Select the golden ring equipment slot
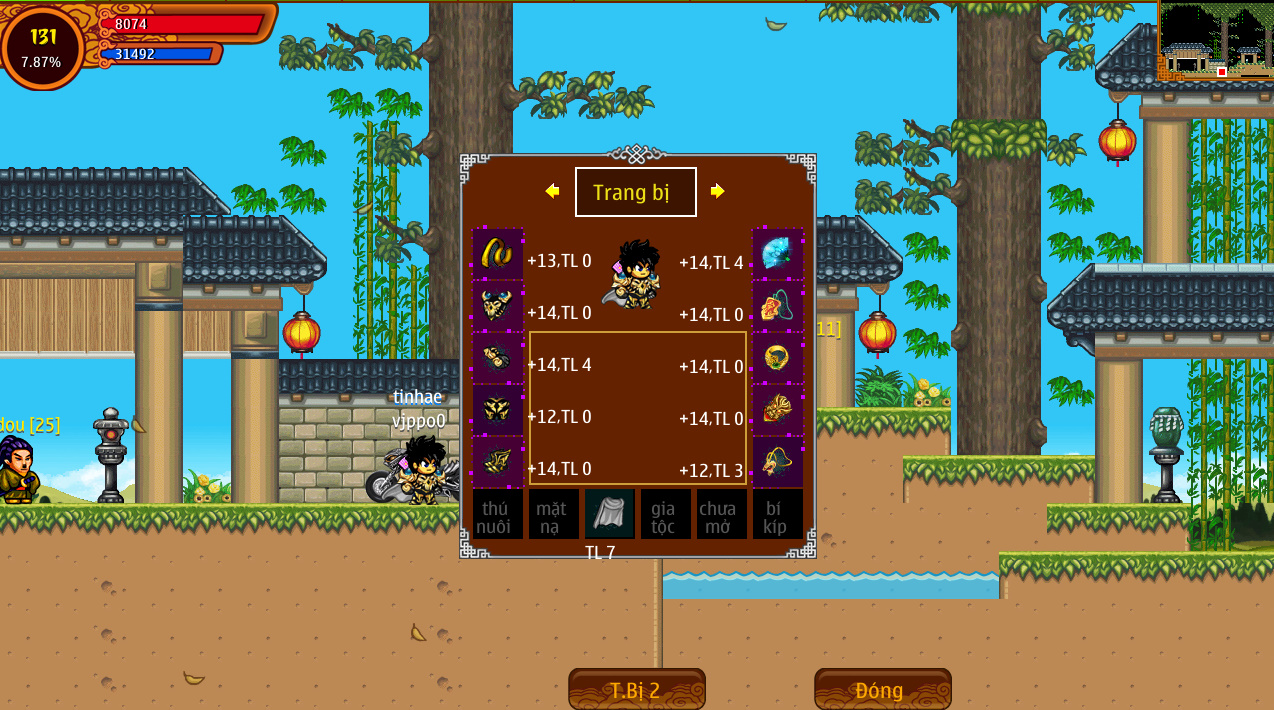The image size is (1274, 710). (777, 357)
